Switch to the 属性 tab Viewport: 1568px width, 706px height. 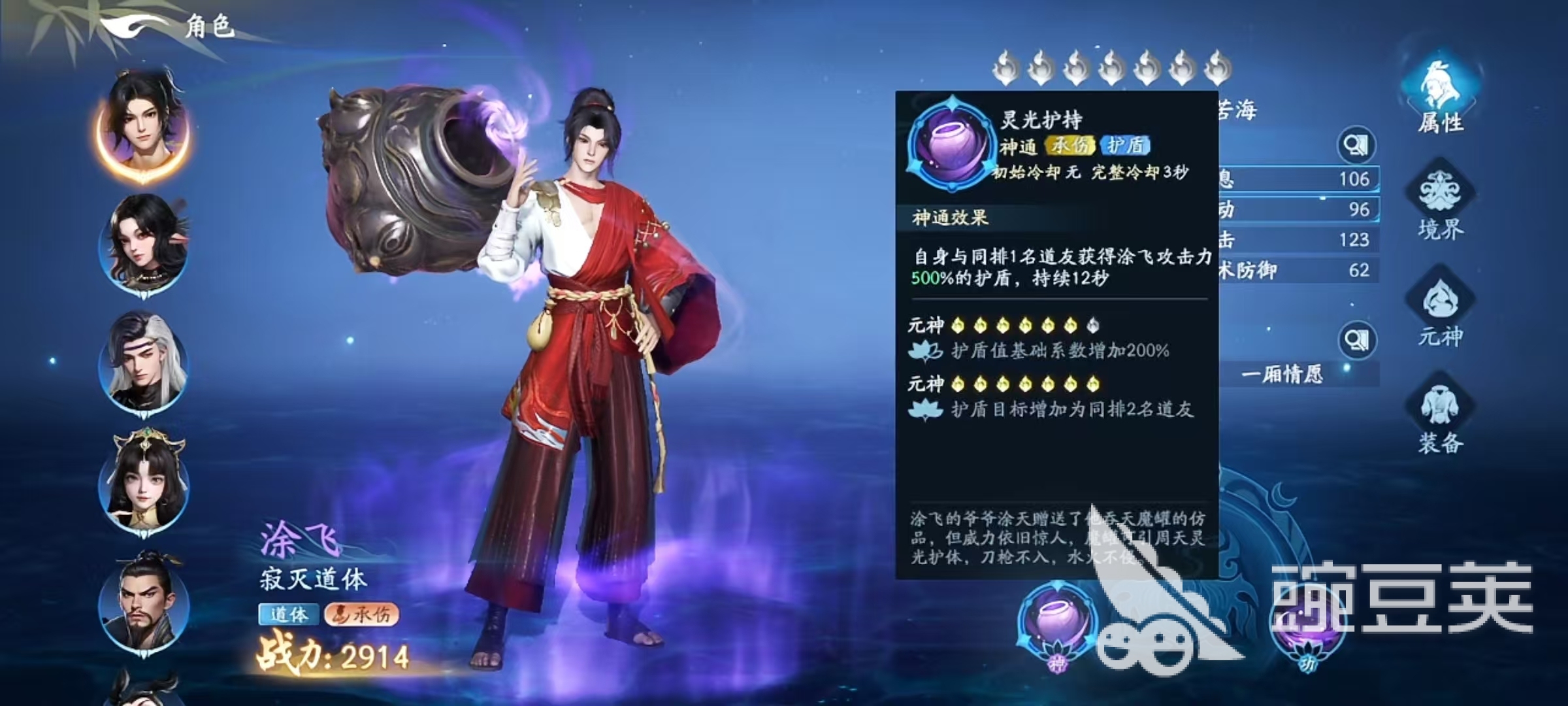coord(1439,98)
